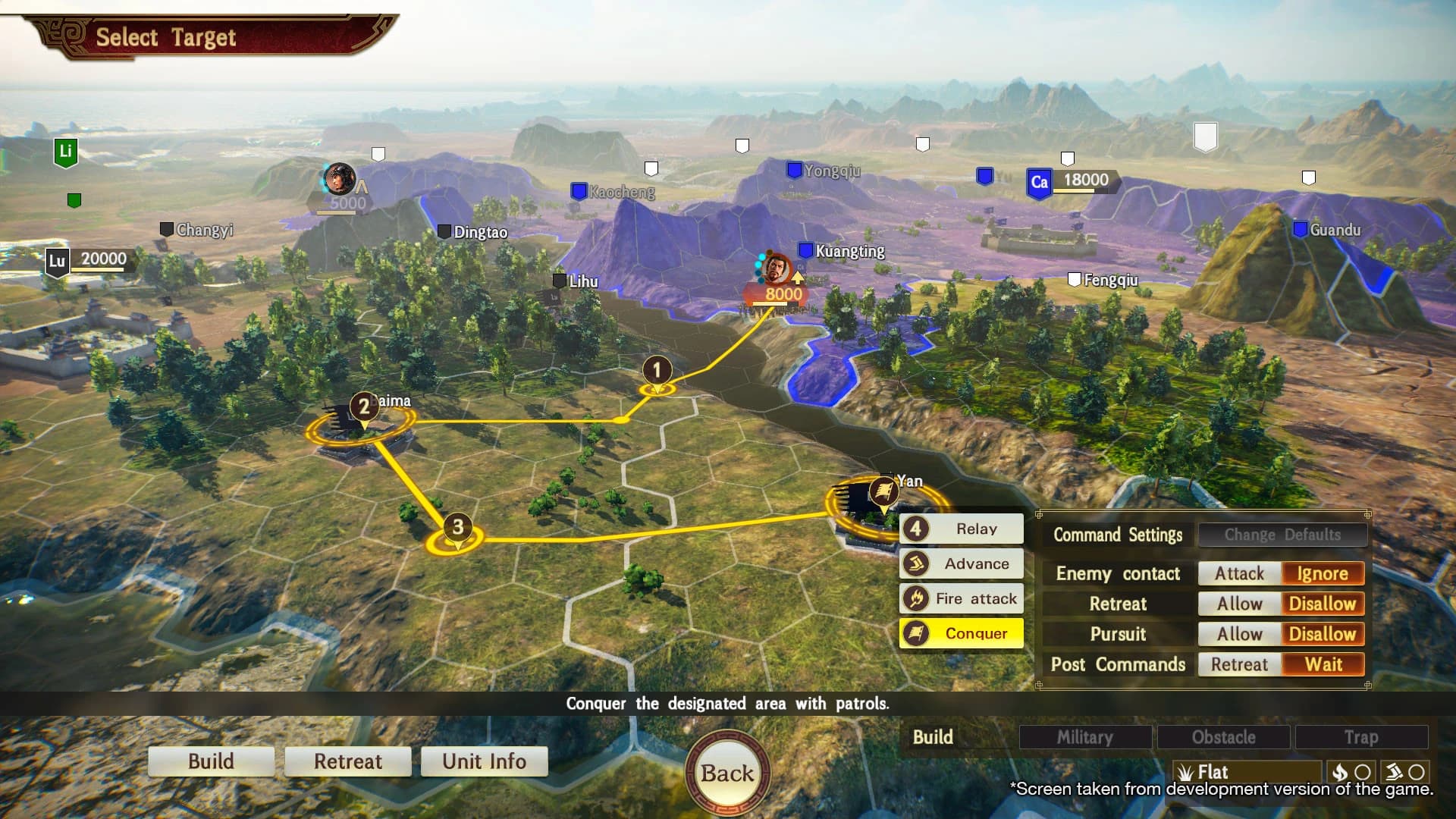
Task: Select the Advance command icon
Action: (x=917, y=563)
